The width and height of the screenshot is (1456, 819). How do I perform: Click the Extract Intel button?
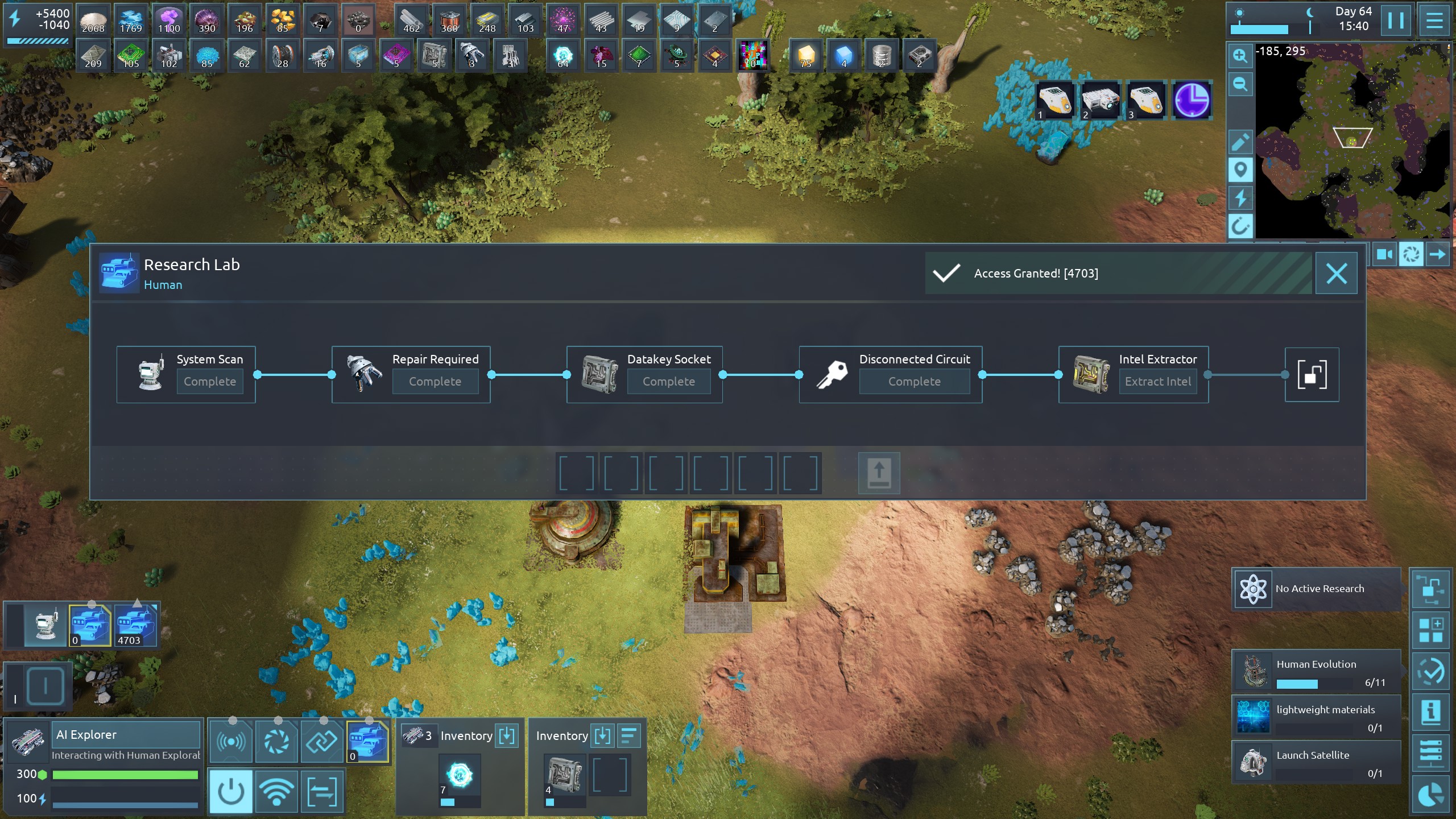pos(1157,382)
